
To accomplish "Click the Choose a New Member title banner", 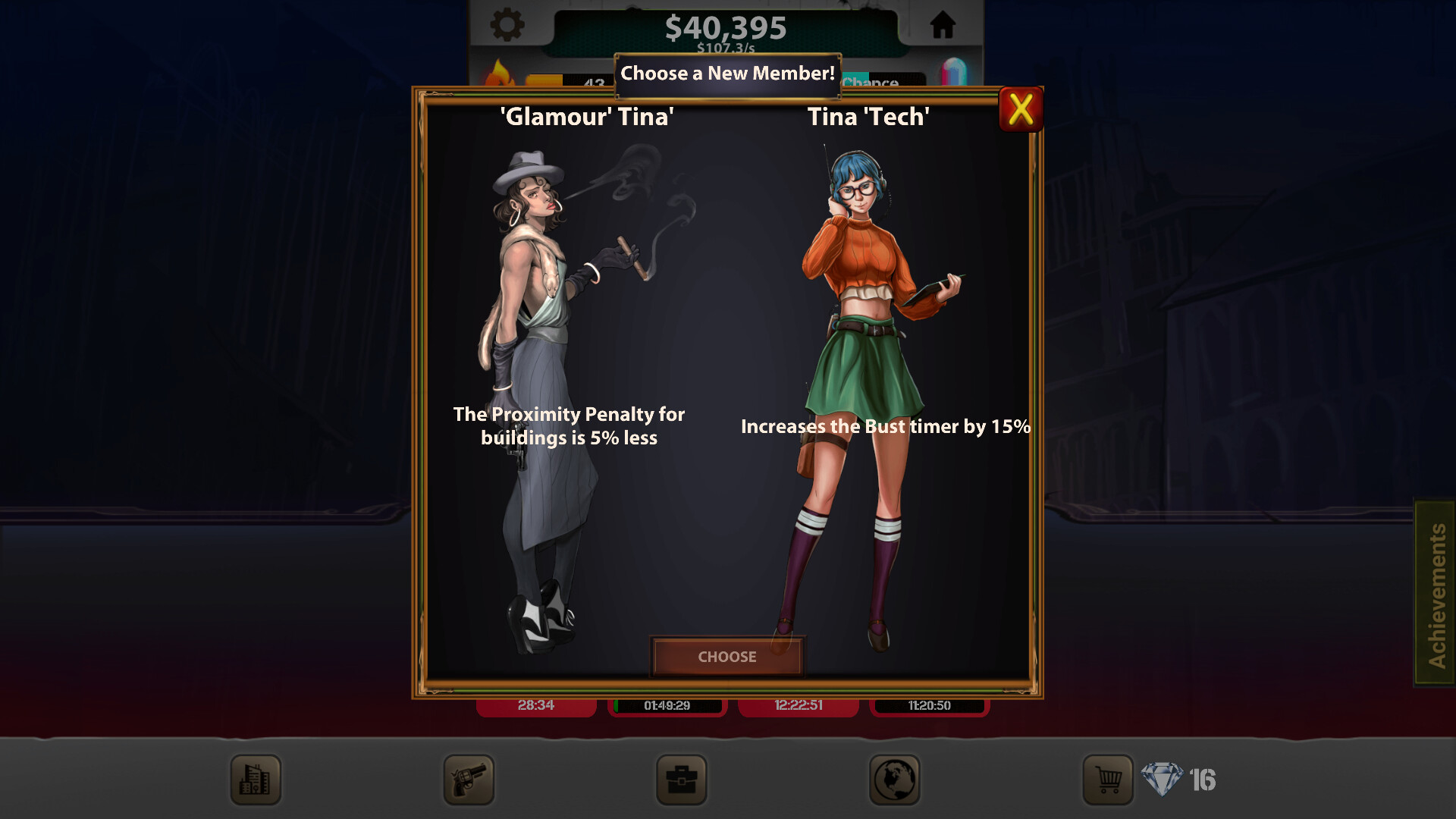I will tap(726, 74).
